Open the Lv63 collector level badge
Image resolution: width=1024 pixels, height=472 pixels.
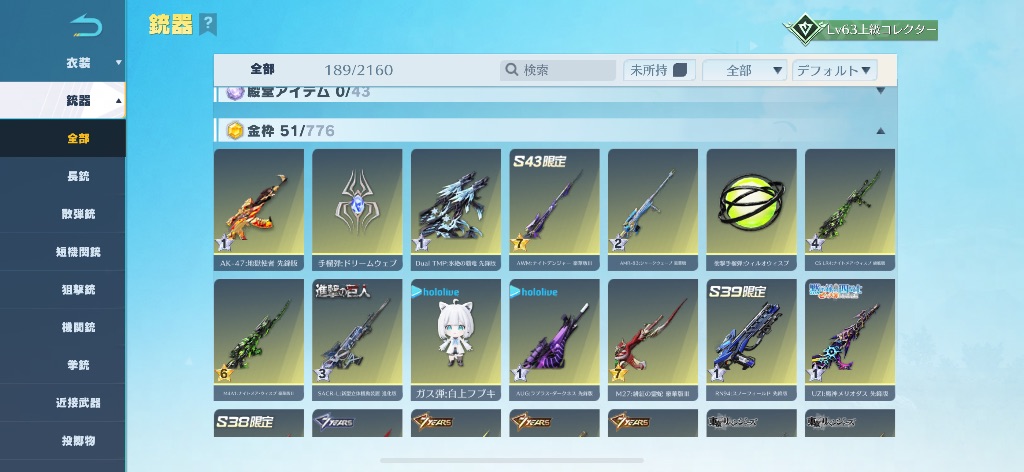863,30
